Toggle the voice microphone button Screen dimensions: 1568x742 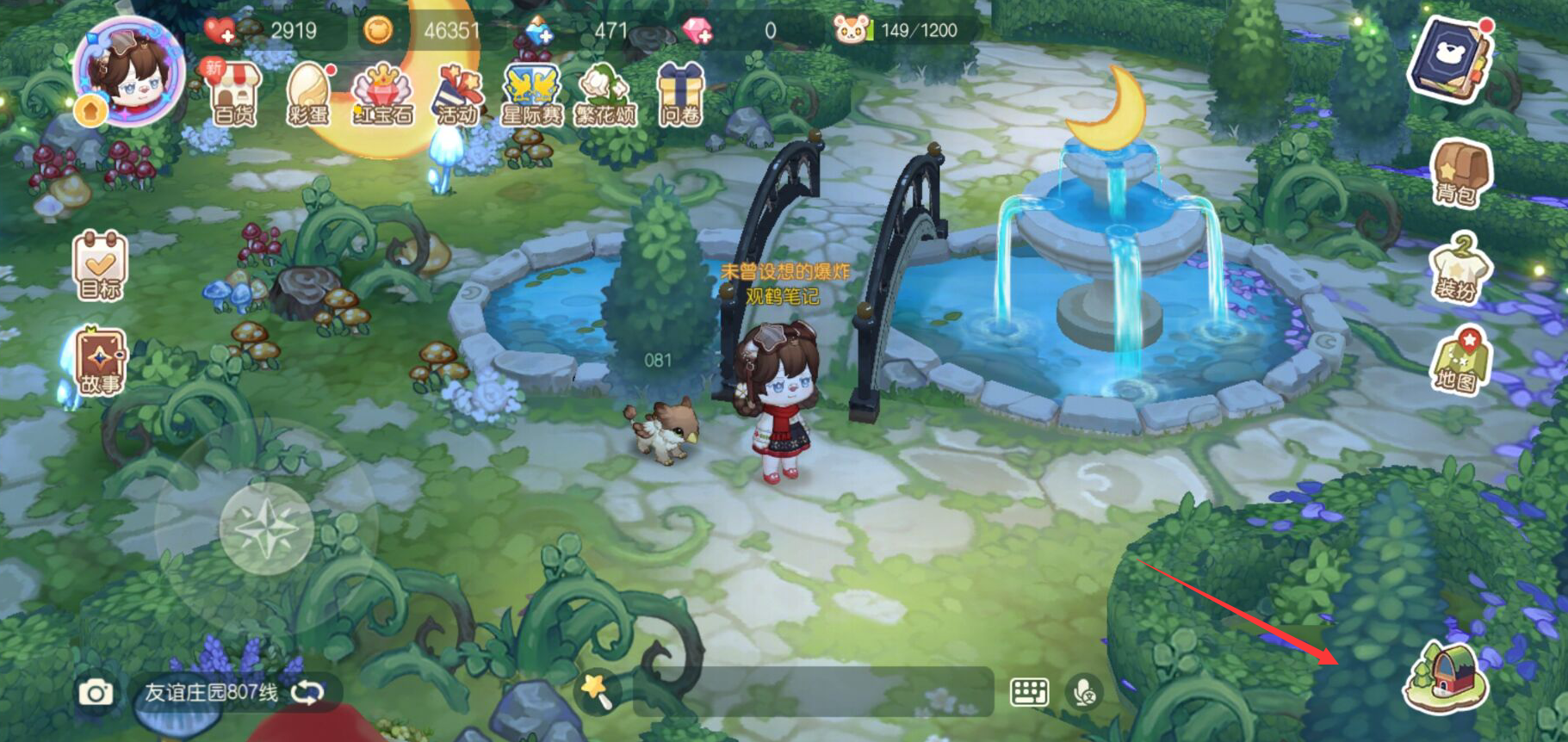click(1085, 691)
